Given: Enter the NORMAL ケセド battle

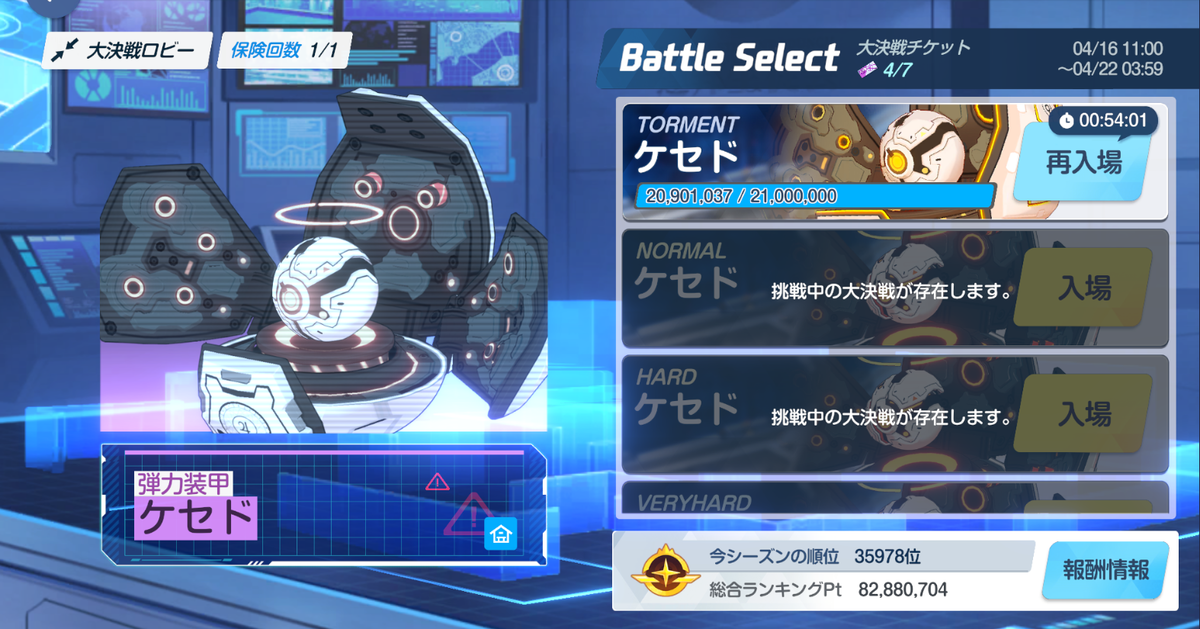Looking at the screenshot, I should coord(1084,289).
